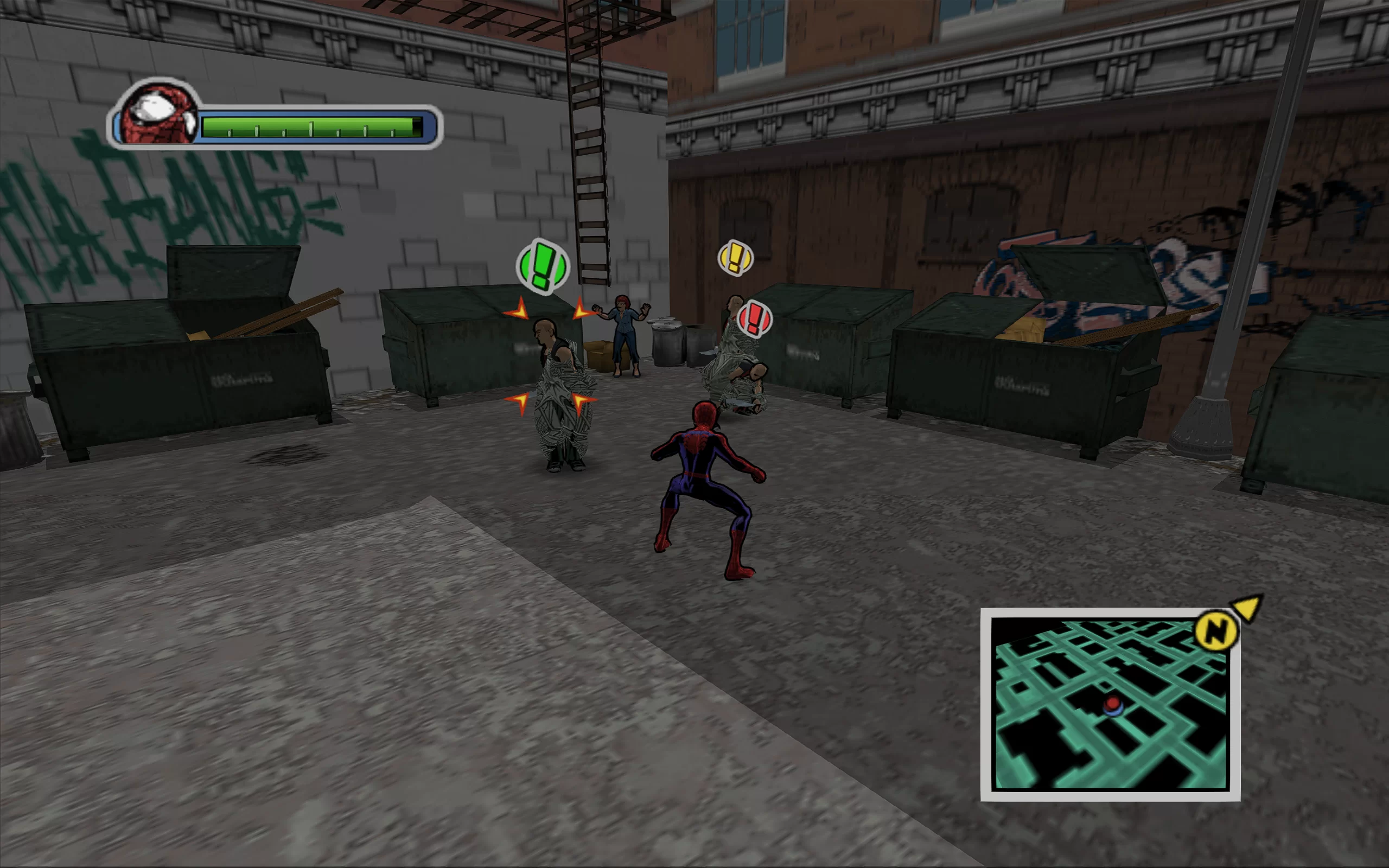
Task: Select the green exclamation target marker
Action: [x=542, y=266]
